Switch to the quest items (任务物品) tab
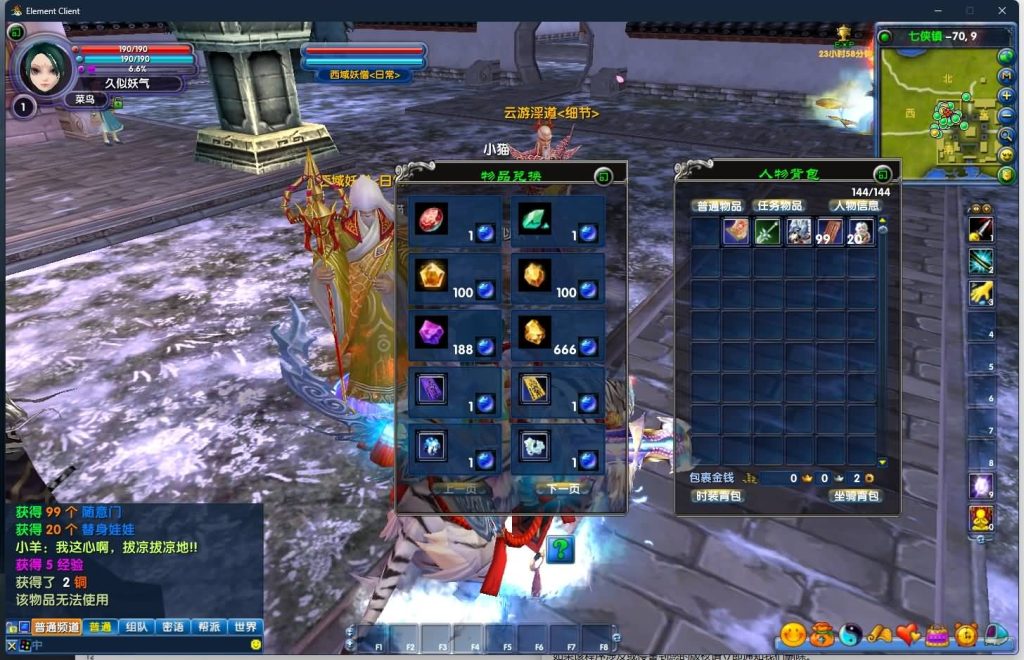Image resolution: width=1024 pixels, height=660 pixels. 778,206
